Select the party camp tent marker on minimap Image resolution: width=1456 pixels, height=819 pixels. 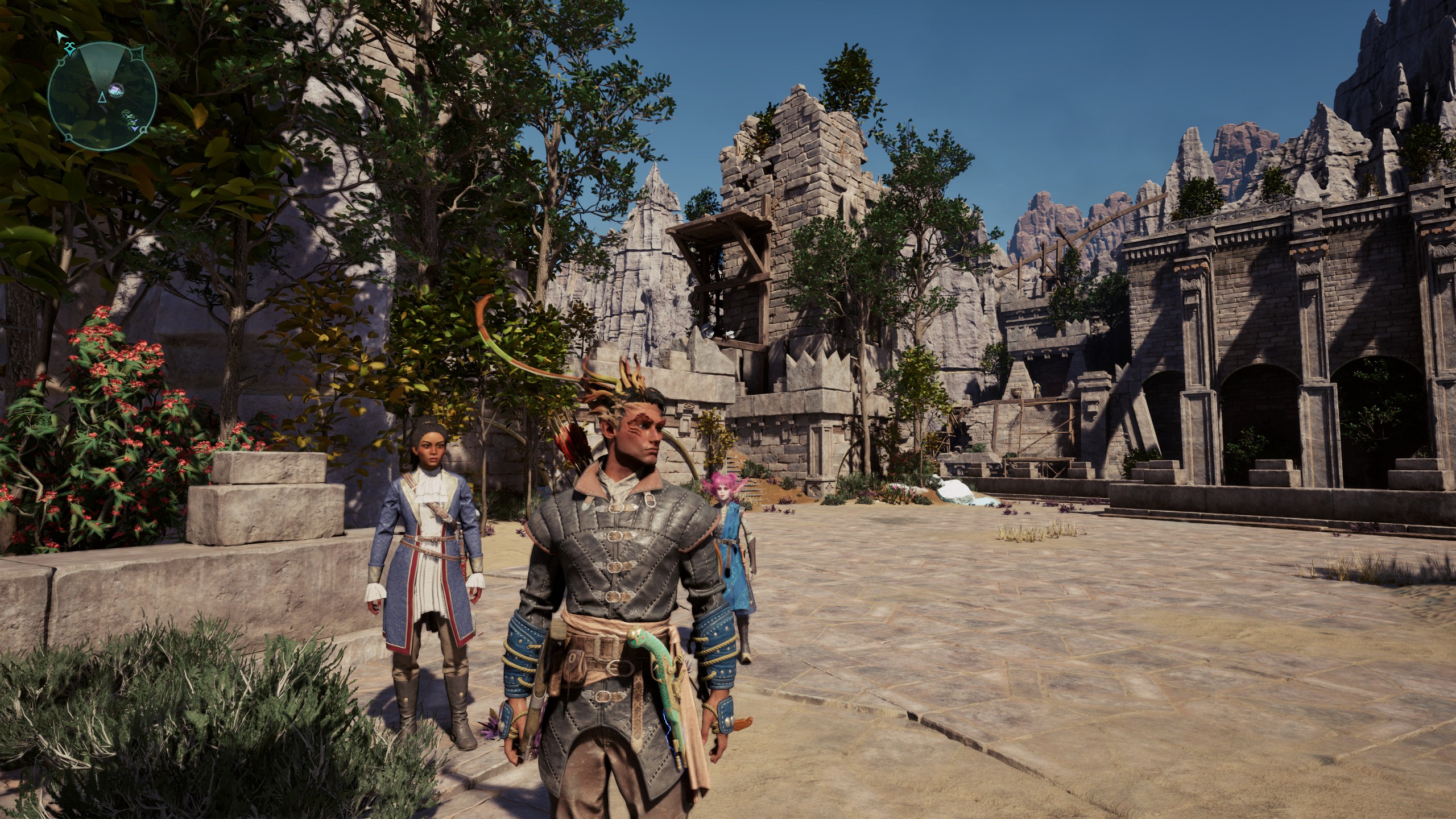(116, 90)
